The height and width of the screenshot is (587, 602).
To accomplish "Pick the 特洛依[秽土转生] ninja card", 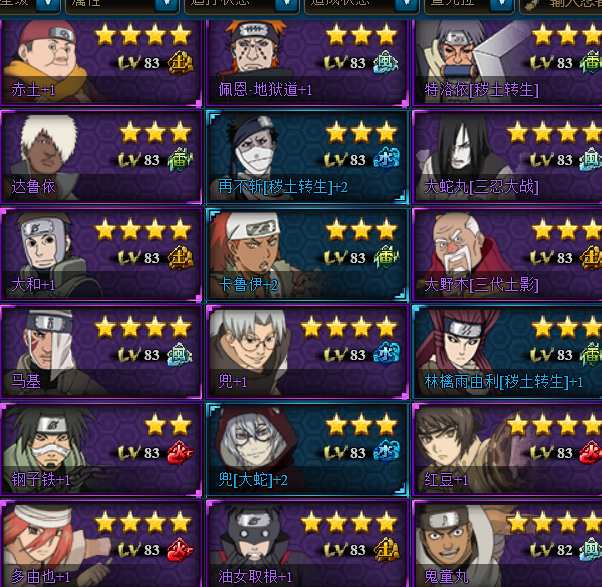I will [x=508, y=60].
